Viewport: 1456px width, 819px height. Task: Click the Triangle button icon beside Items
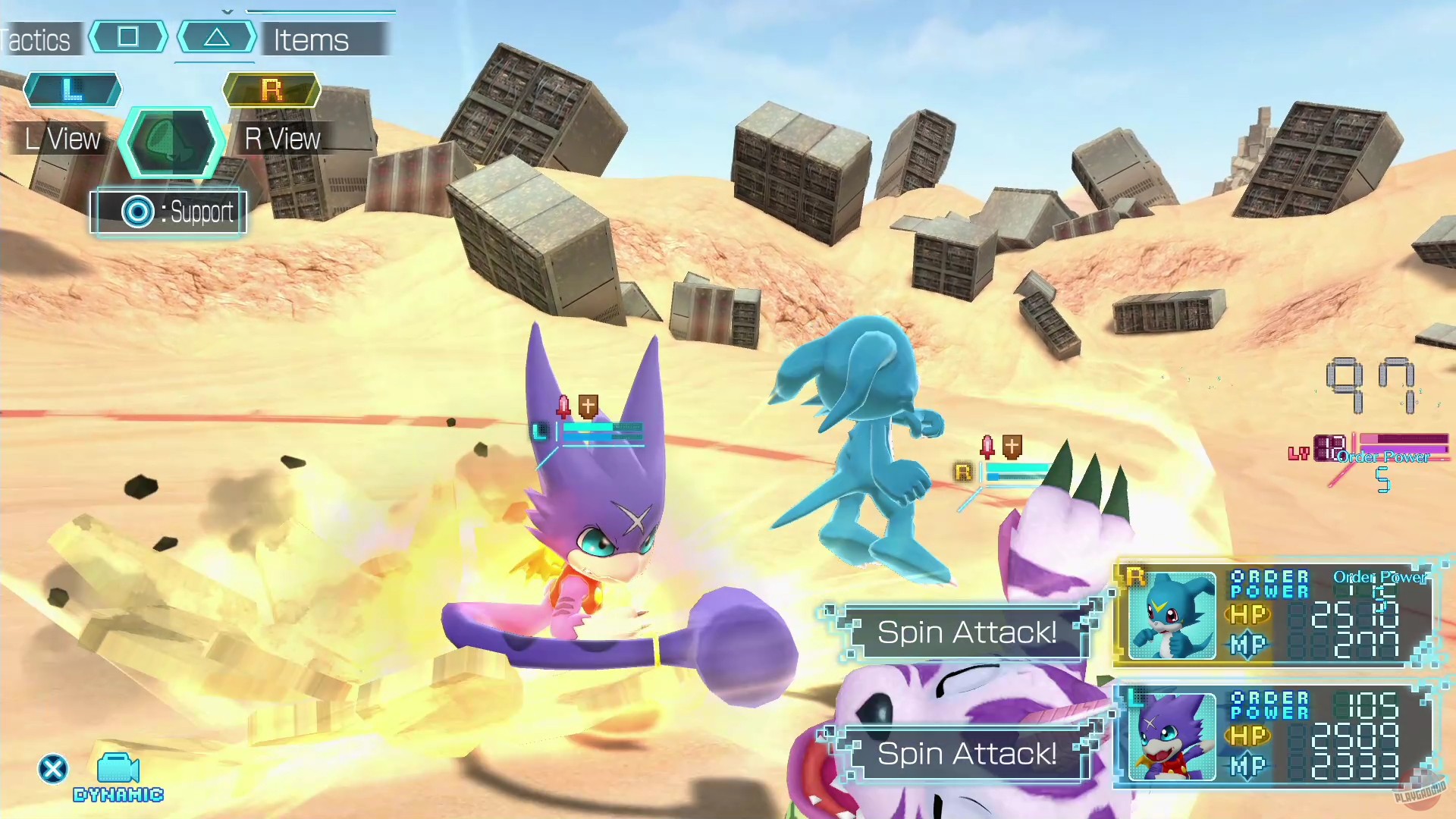[x=216, y=36]
